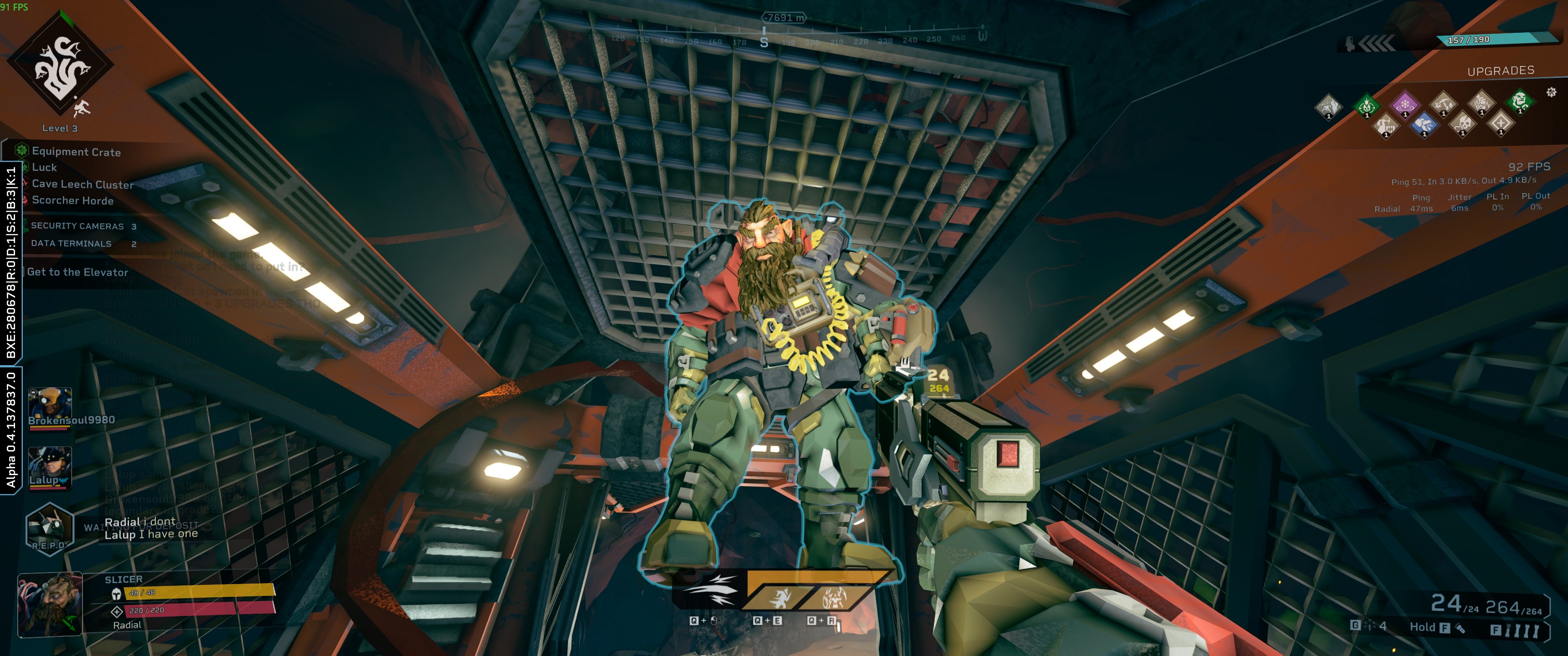This screenshot has width=1568, height=656.
Task: Click the chat message log
Action: click(x=151, y=528)
